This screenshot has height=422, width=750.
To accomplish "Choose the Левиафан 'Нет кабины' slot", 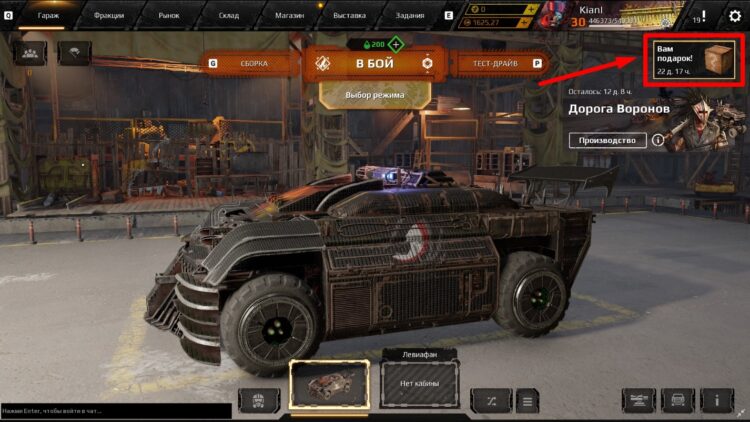I will [419, 383].
